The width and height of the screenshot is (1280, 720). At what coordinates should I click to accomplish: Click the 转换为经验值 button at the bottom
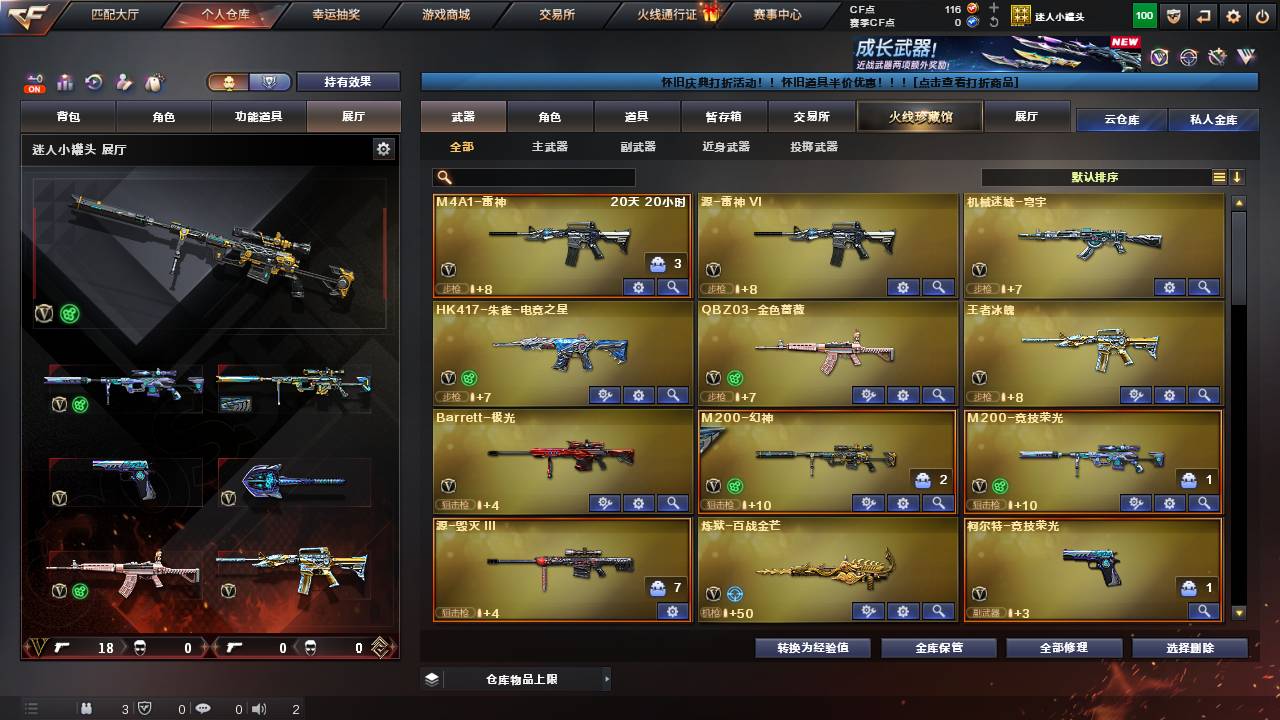tap(814, 647)
